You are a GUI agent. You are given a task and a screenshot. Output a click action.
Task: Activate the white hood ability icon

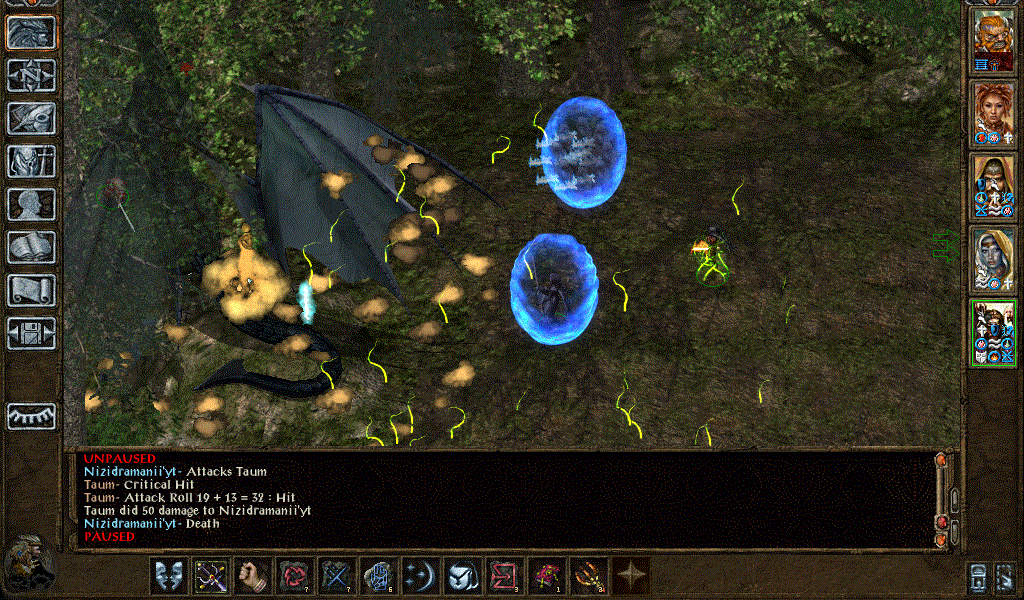click(462, 577)
